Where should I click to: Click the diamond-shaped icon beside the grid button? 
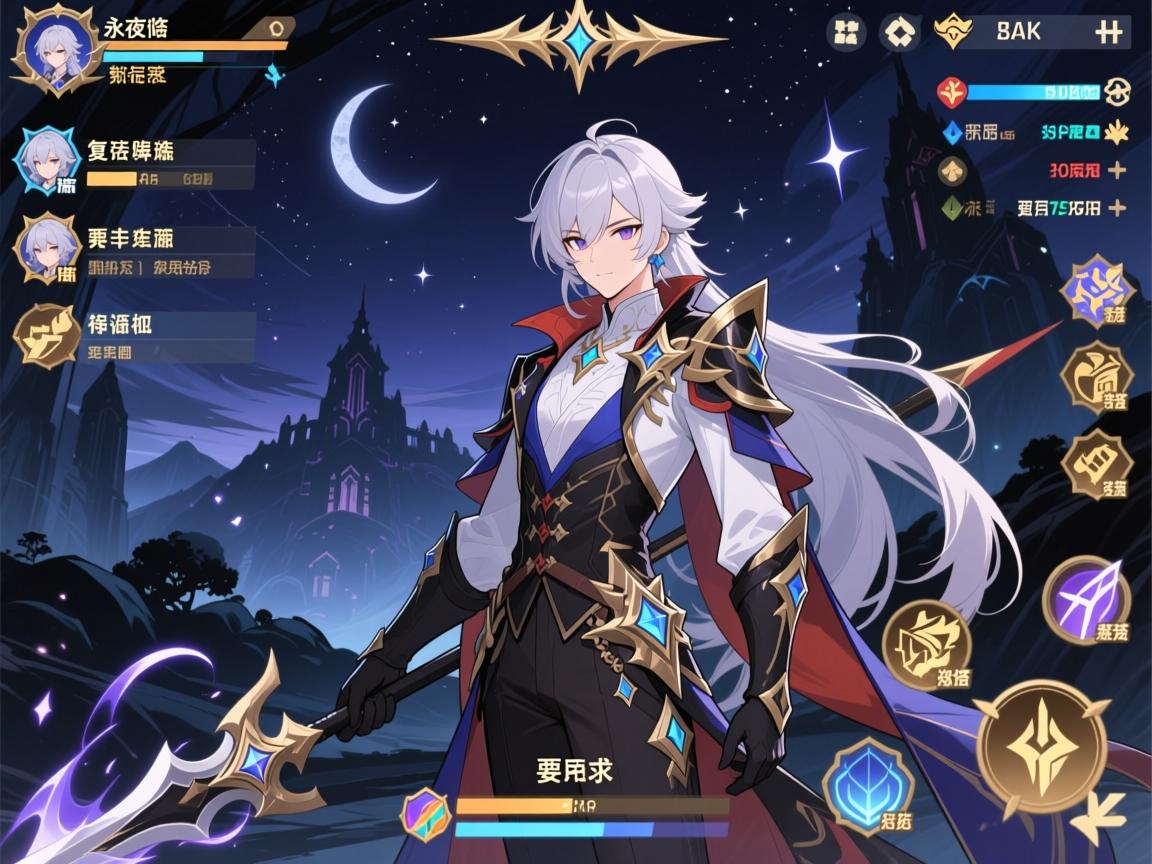click(898, 32)
